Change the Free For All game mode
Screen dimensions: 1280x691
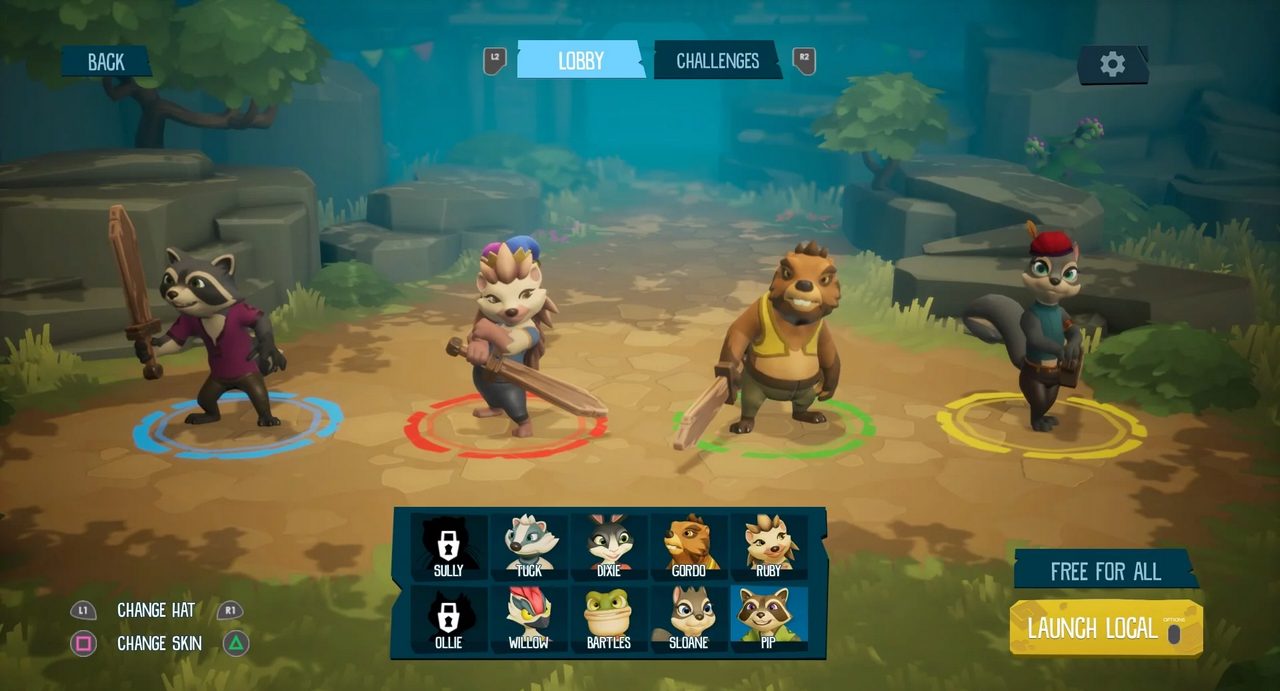(x=1105, y=571)
